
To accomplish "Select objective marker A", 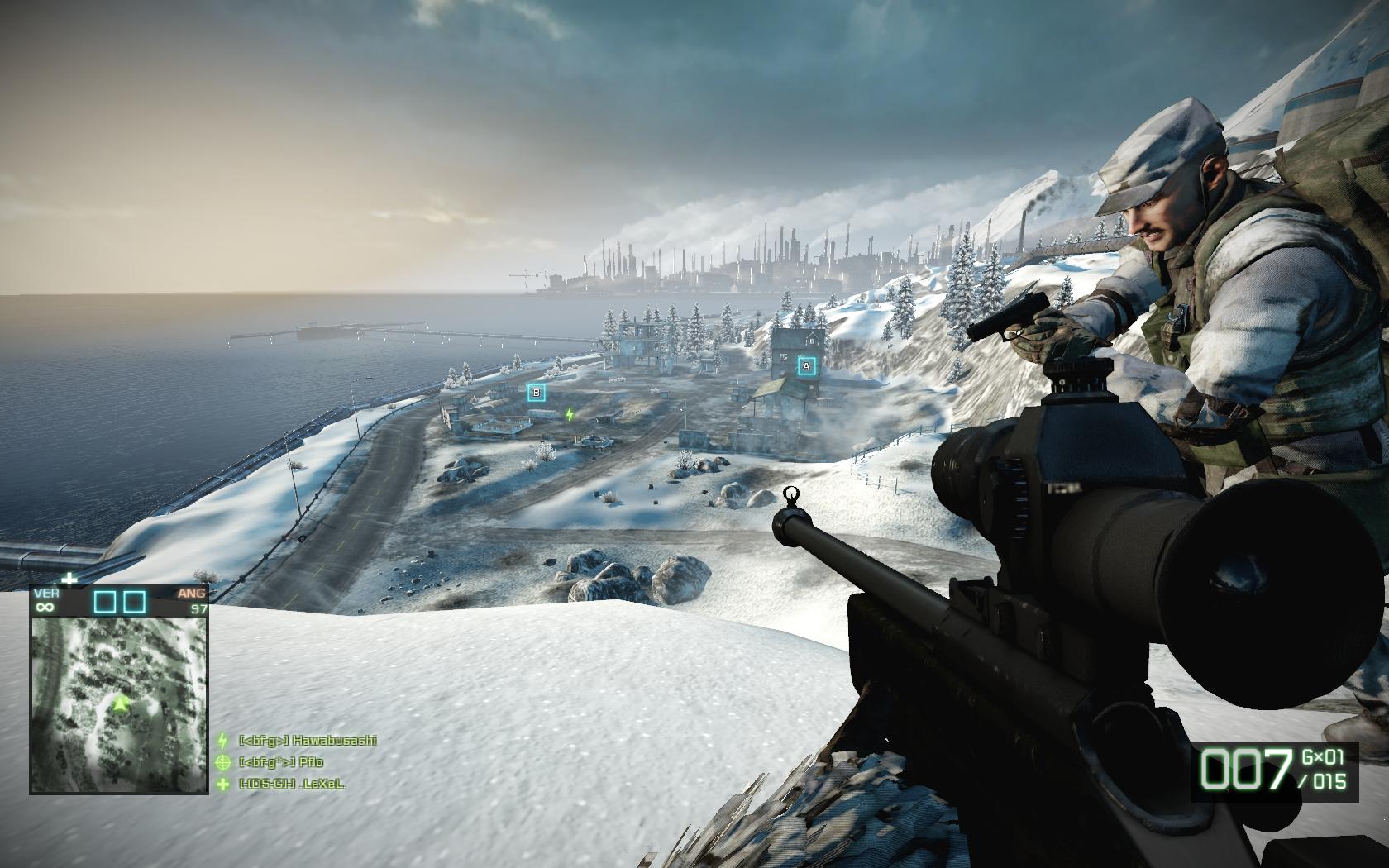I will point(807,365).
